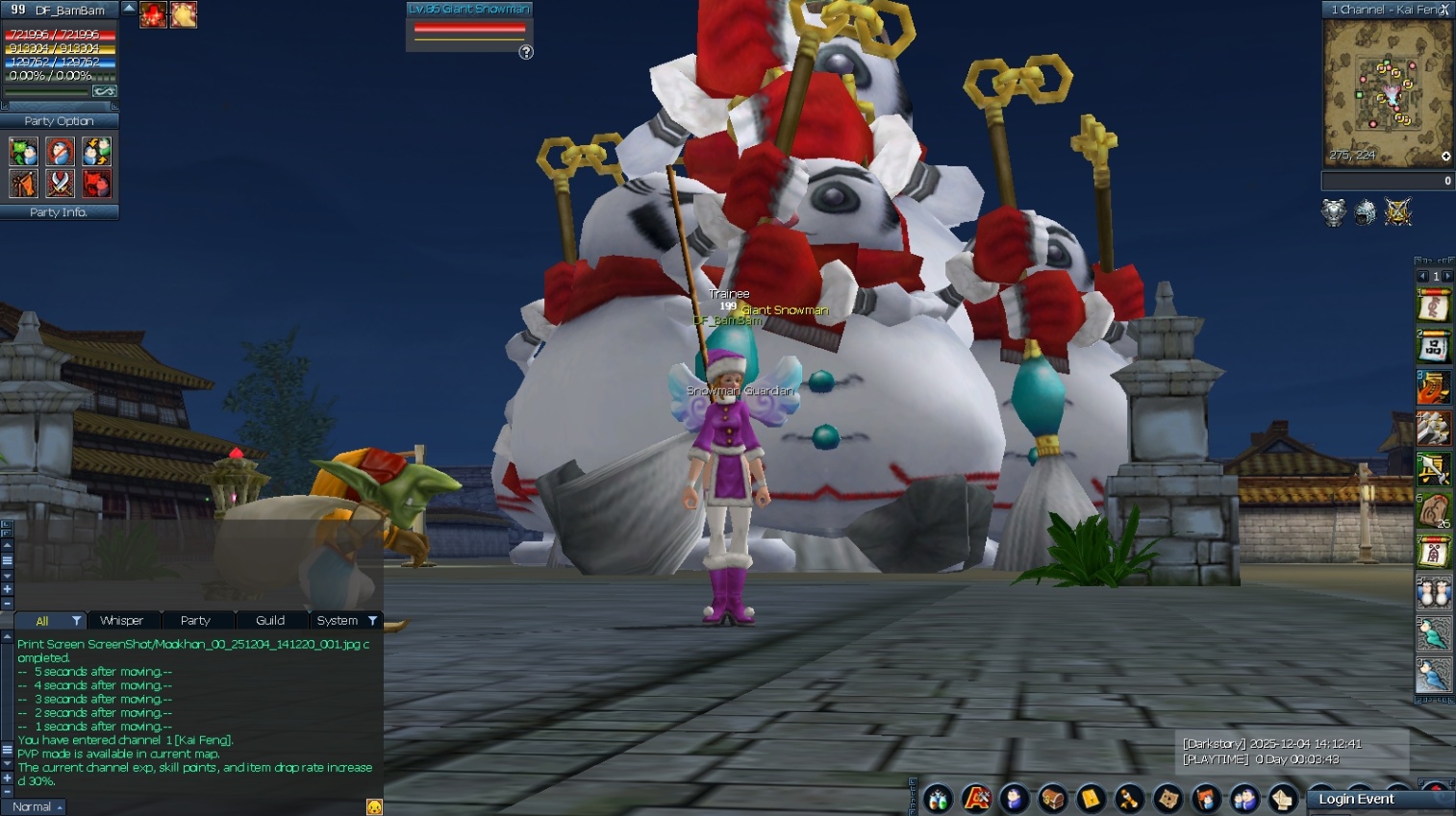Screen dimensions: 1456x816
Task: Close the minimap panel
Action: (x=1444, y=10)
